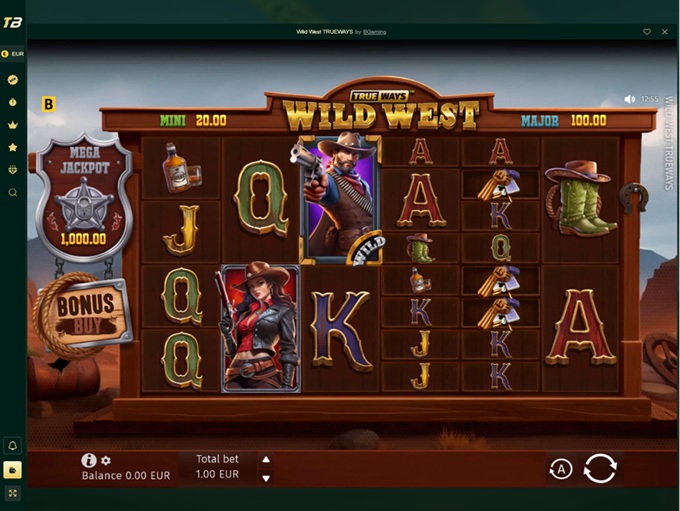Screen dimensions: 680x511
Task: Go to the TB casino logo home
Action: pos(13,22)
